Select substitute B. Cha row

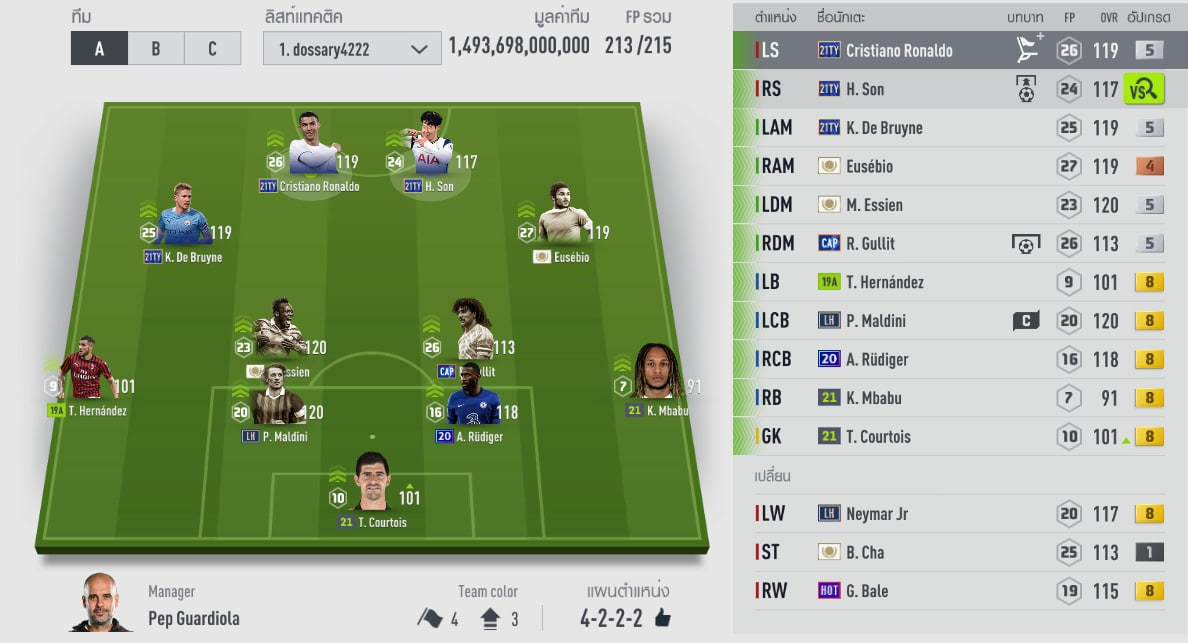click(898, 552)
